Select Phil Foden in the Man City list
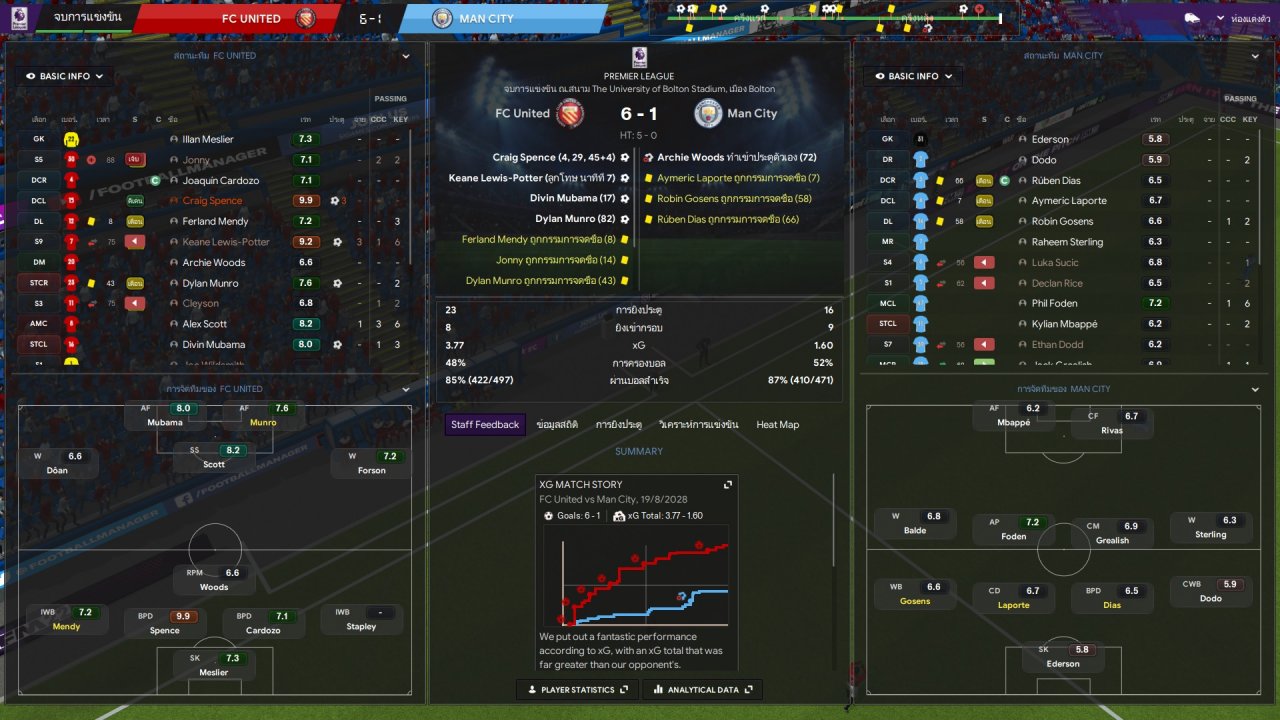1280x720 pixels. pos(1053,304)
